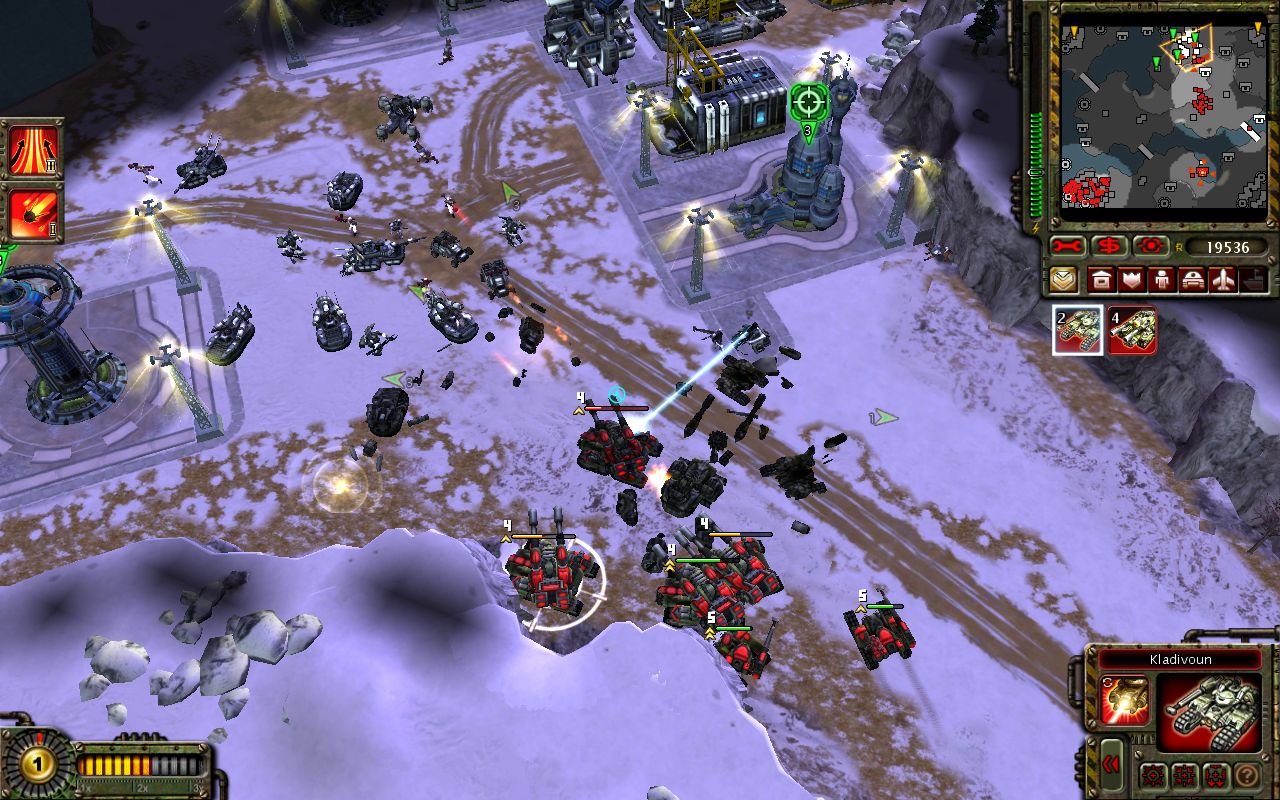Set the aggressive stance with outward arrows

point(1154,775)
